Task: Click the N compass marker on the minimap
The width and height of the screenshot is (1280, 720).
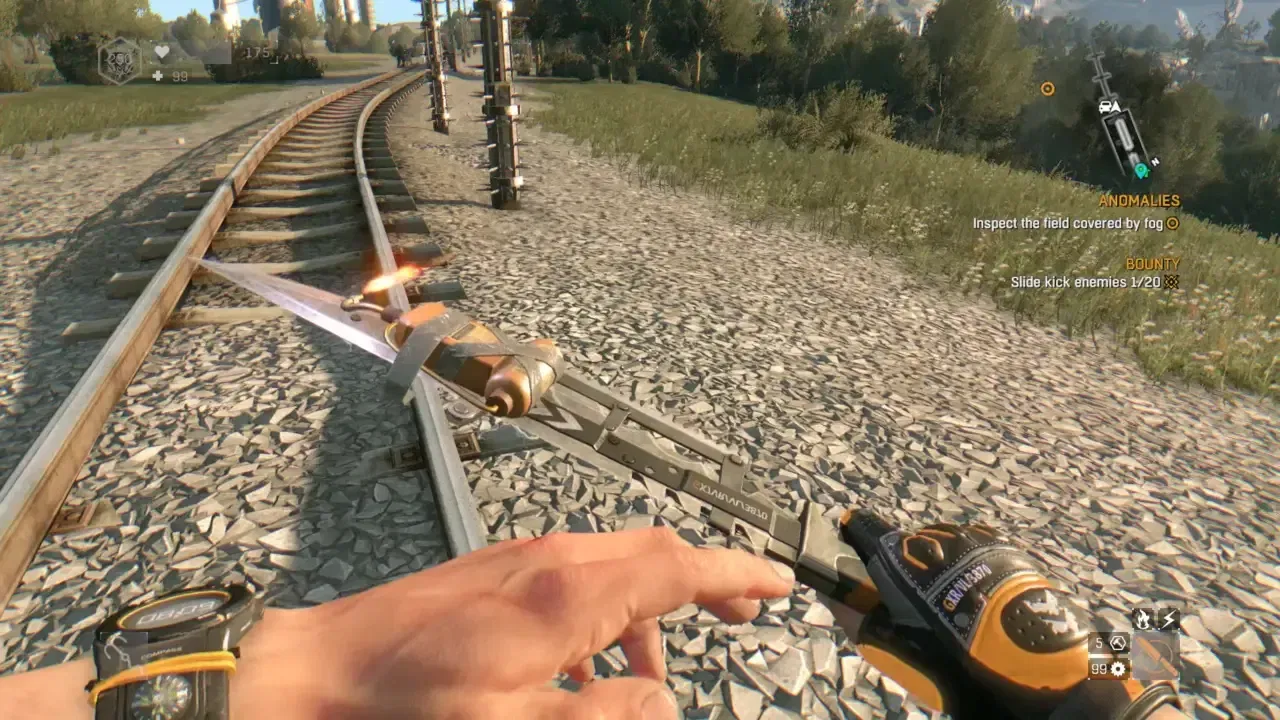Action: [x=1156, y=161]
